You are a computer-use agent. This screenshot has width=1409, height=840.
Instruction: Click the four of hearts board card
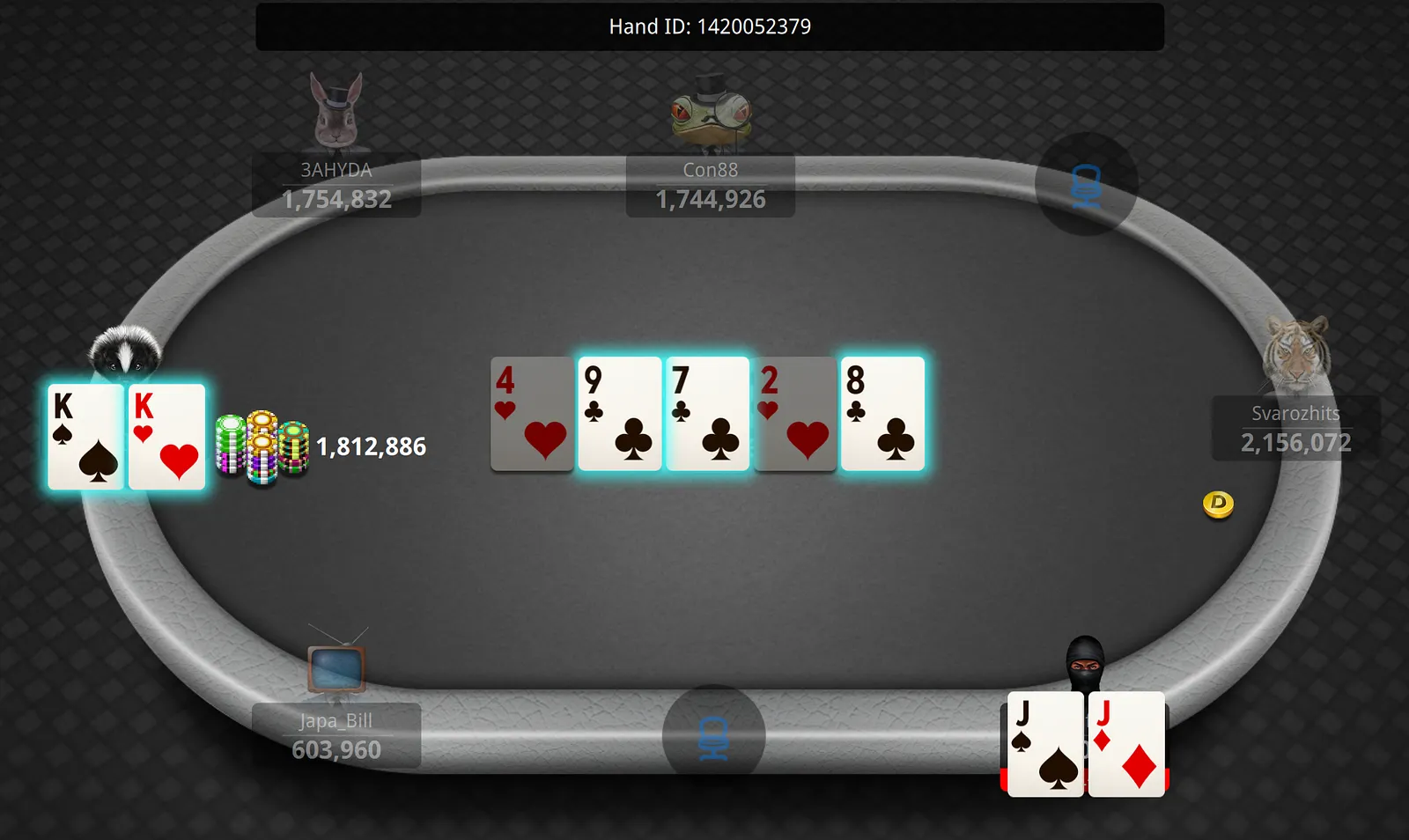click(532, 414)
